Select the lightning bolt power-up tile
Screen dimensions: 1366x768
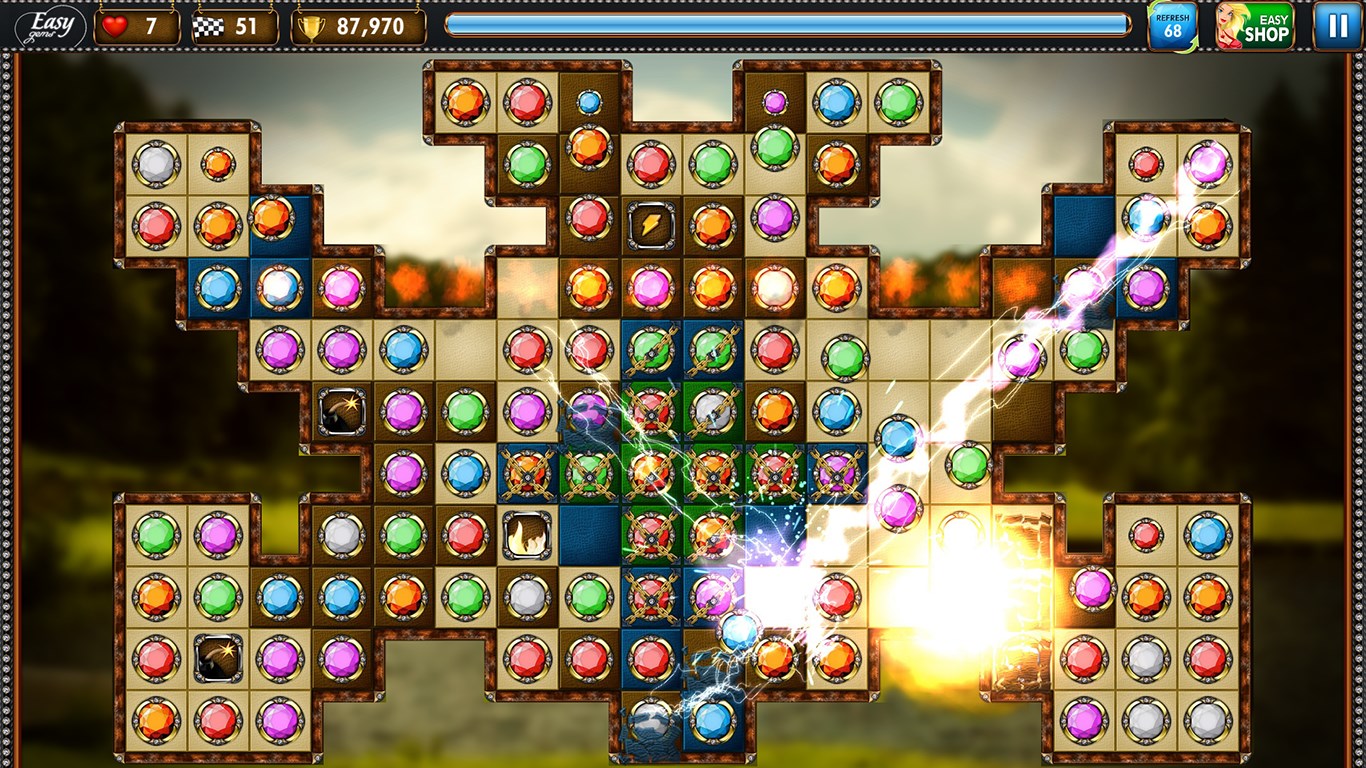coord(651,225)
